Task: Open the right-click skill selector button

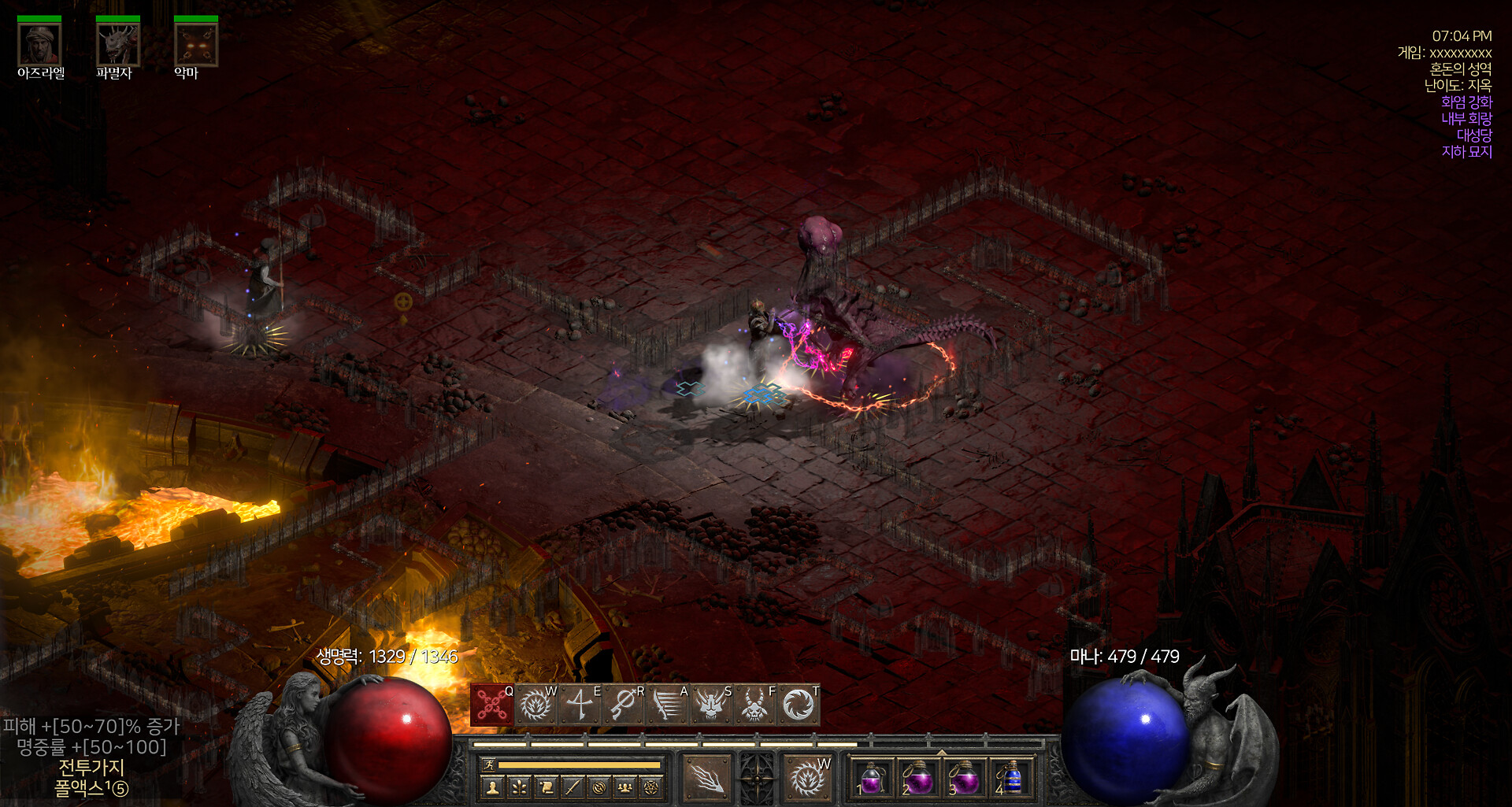Action: [807, 778]
